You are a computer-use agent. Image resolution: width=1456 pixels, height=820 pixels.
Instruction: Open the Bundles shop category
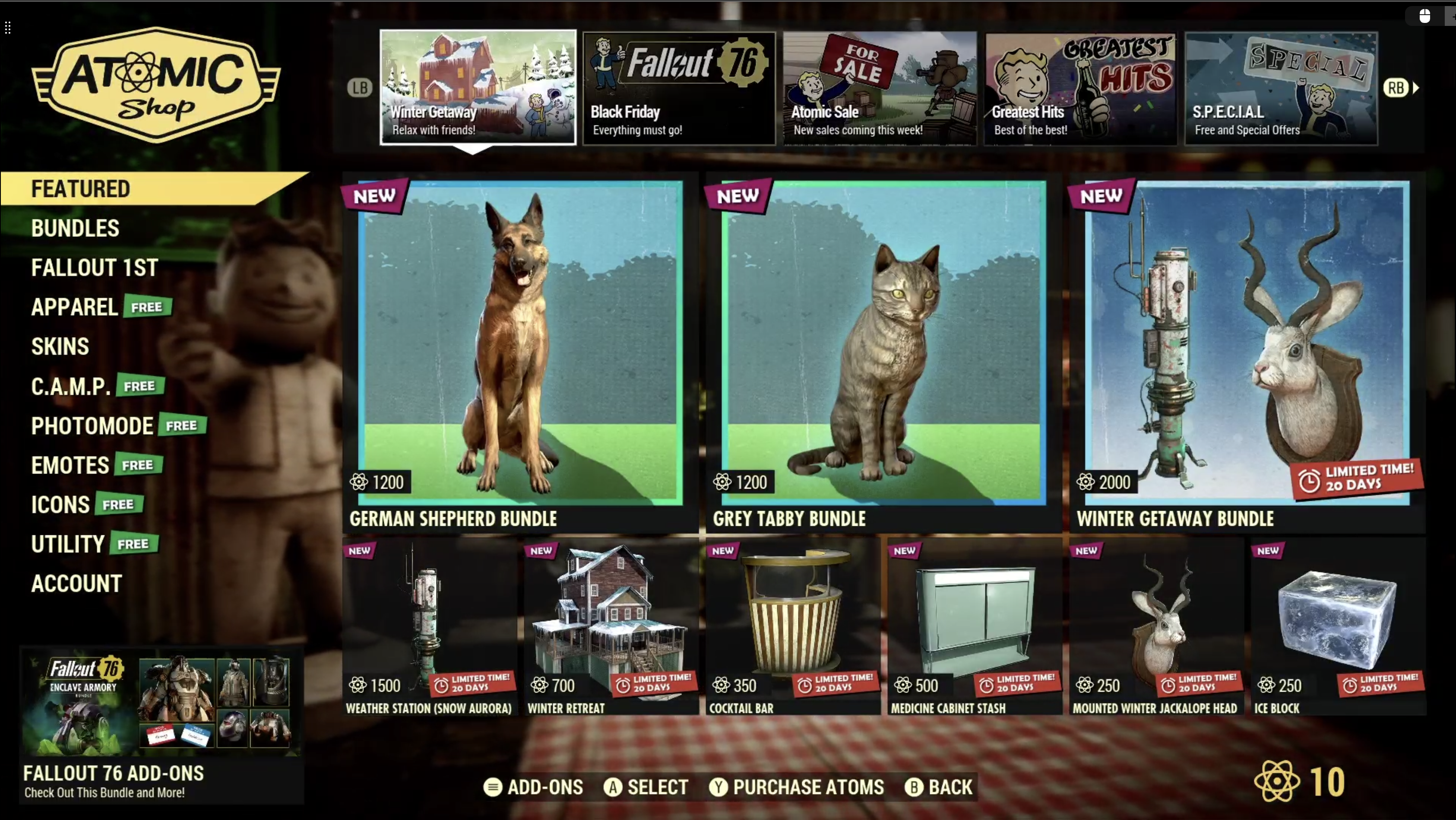coord(75,229)
